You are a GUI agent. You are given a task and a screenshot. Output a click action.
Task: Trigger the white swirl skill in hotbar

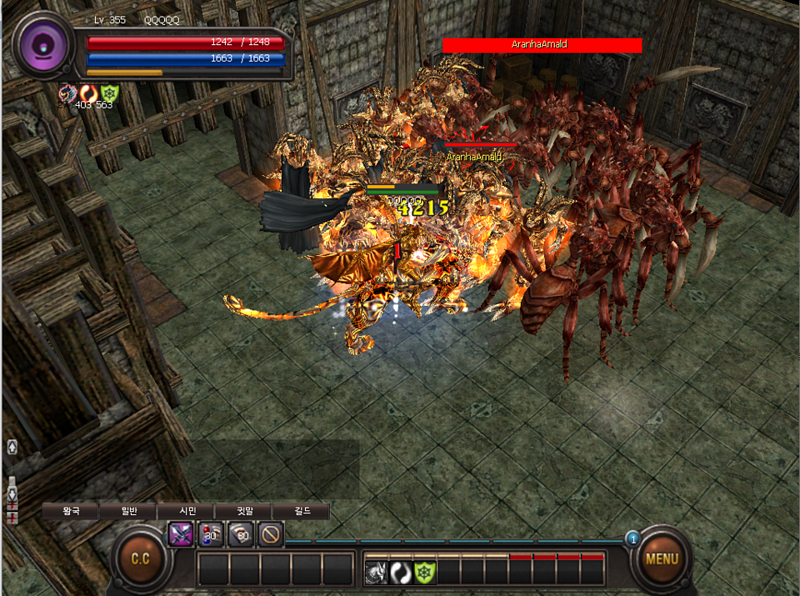tap(400, 572)
